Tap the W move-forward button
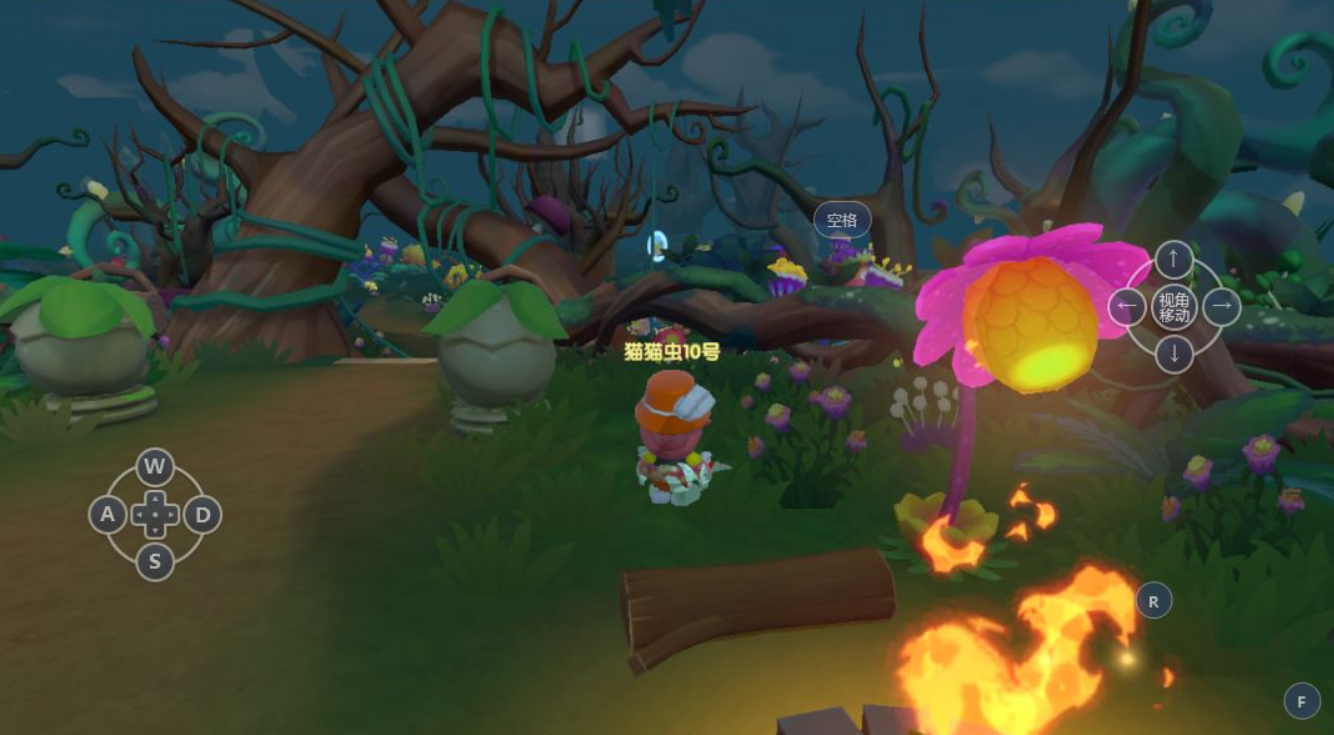Viewport: 1334px width, 735px height. pyautogui.click(x=154, y=466)
